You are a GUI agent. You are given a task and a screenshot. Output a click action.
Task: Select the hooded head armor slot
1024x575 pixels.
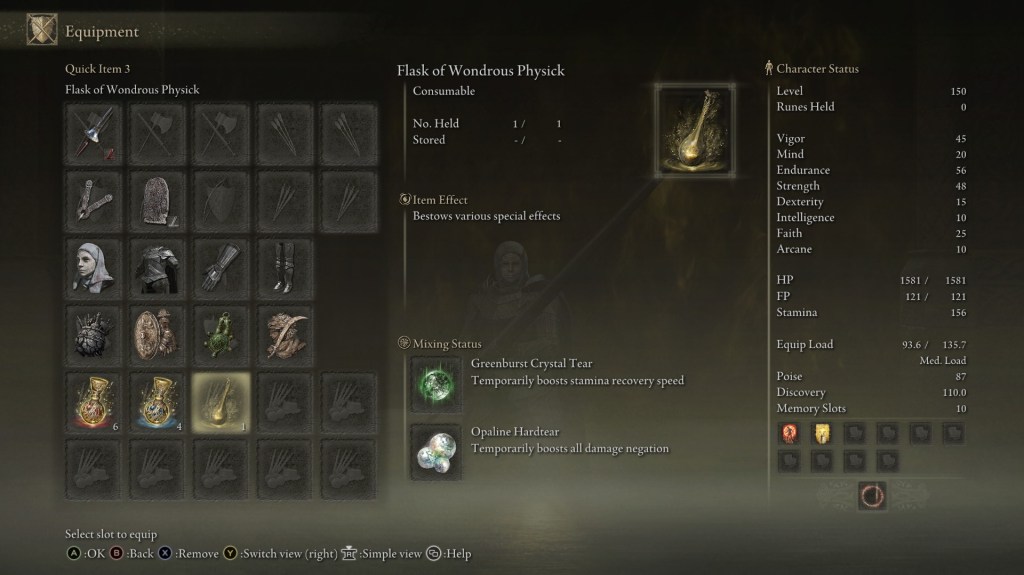pos(95,266)
